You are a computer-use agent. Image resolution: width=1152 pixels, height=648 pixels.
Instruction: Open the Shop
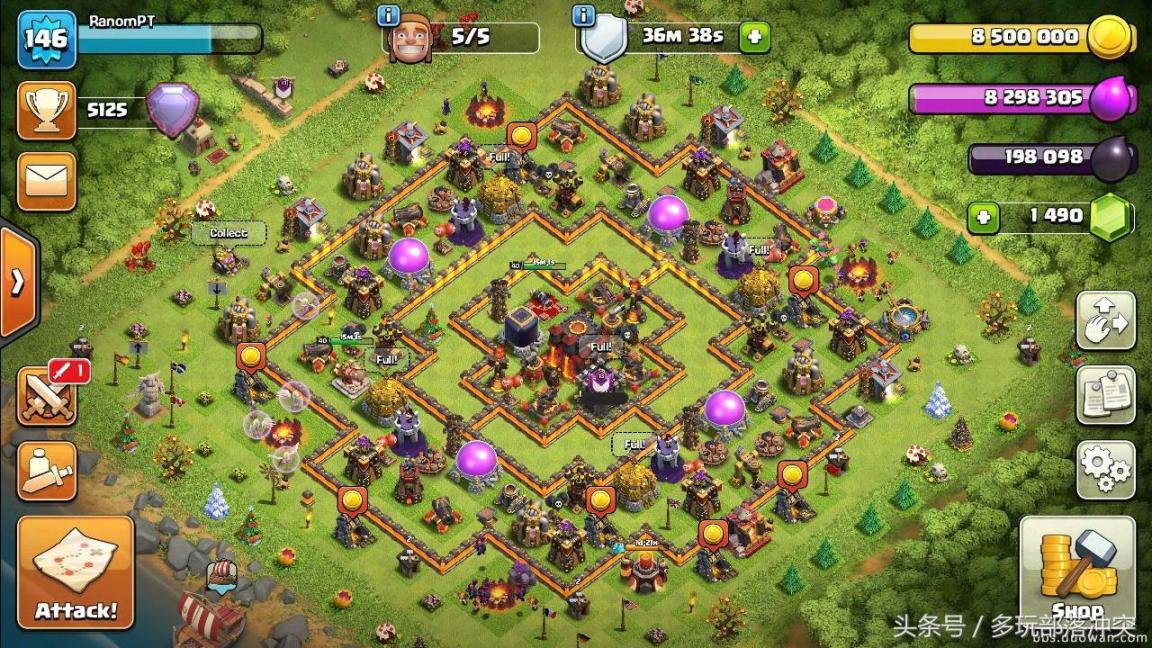point(1077,572)
